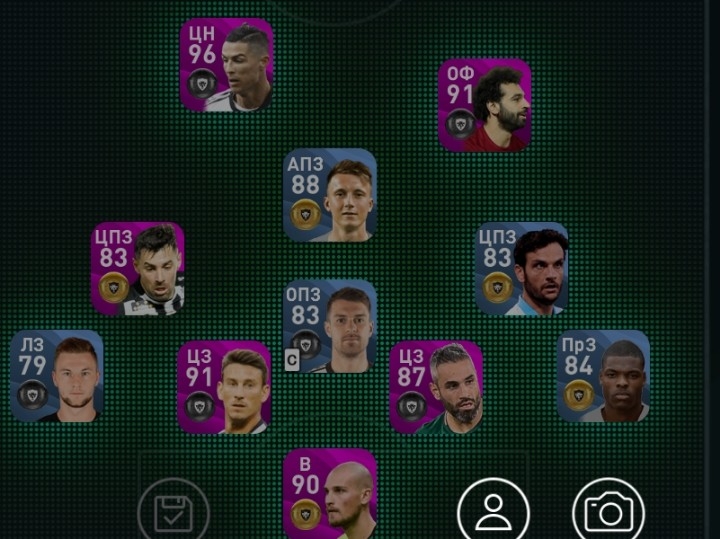Select the В 90 goalkeeper card

330,493
